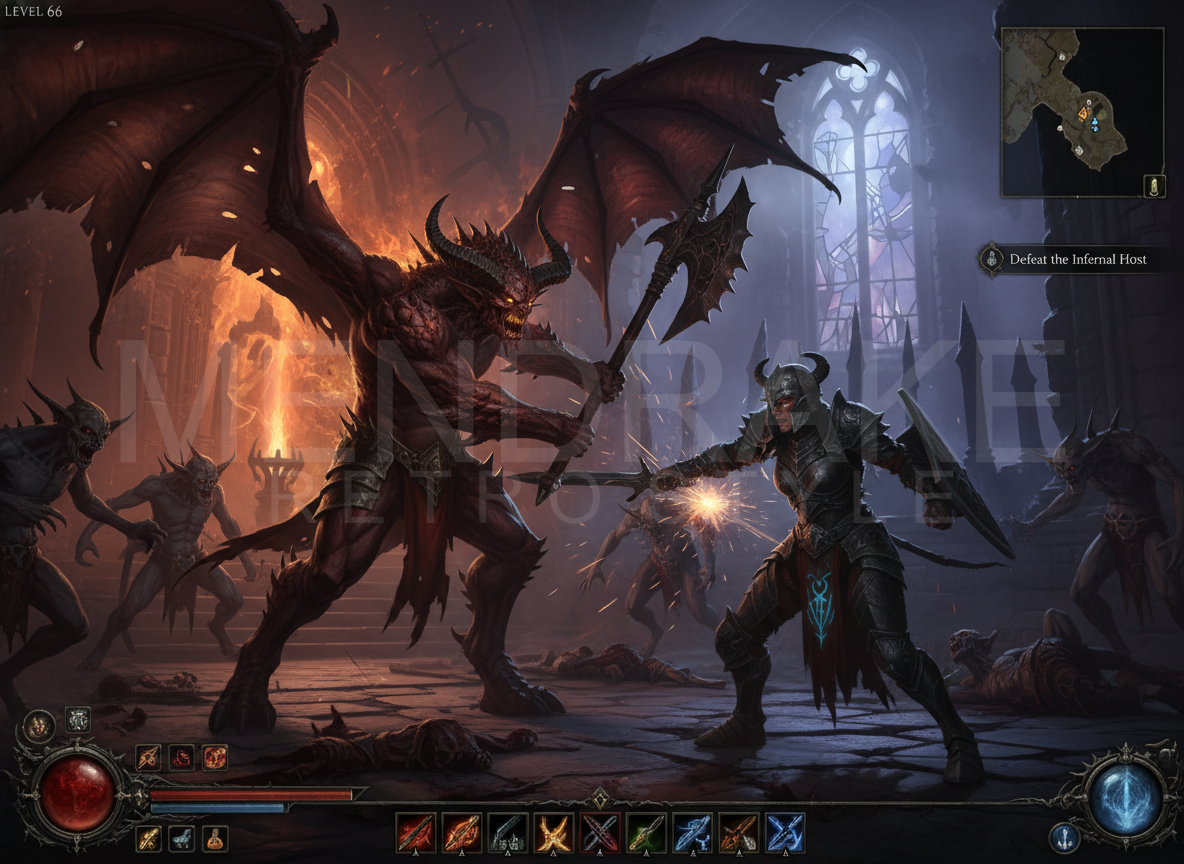Activate the red-bordered crossed blades skill
The width and height of the screenshot is (1184, 864).
pyautogui.click(x=600, y=832)
